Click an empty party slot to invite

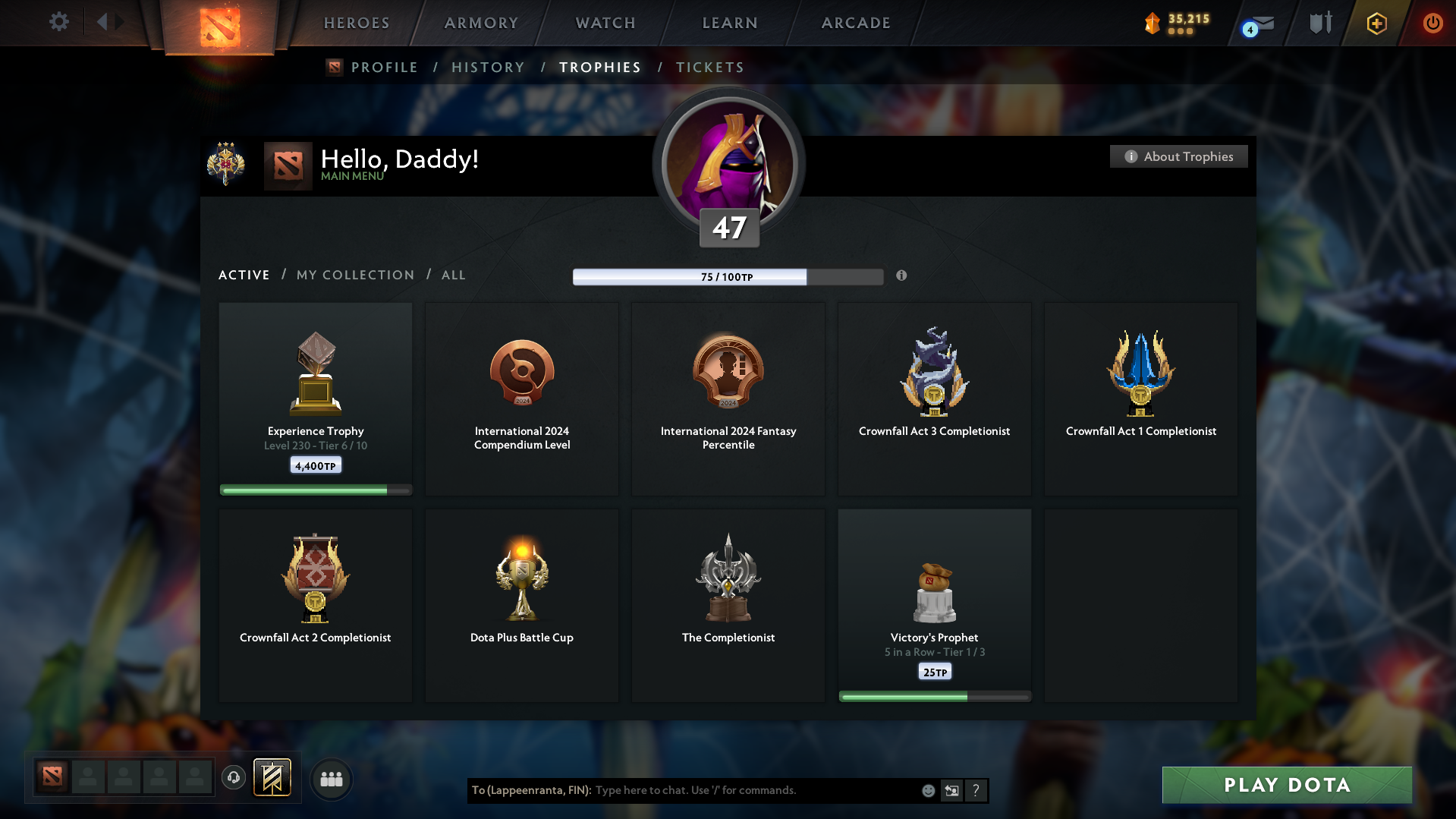coord(88,777)
